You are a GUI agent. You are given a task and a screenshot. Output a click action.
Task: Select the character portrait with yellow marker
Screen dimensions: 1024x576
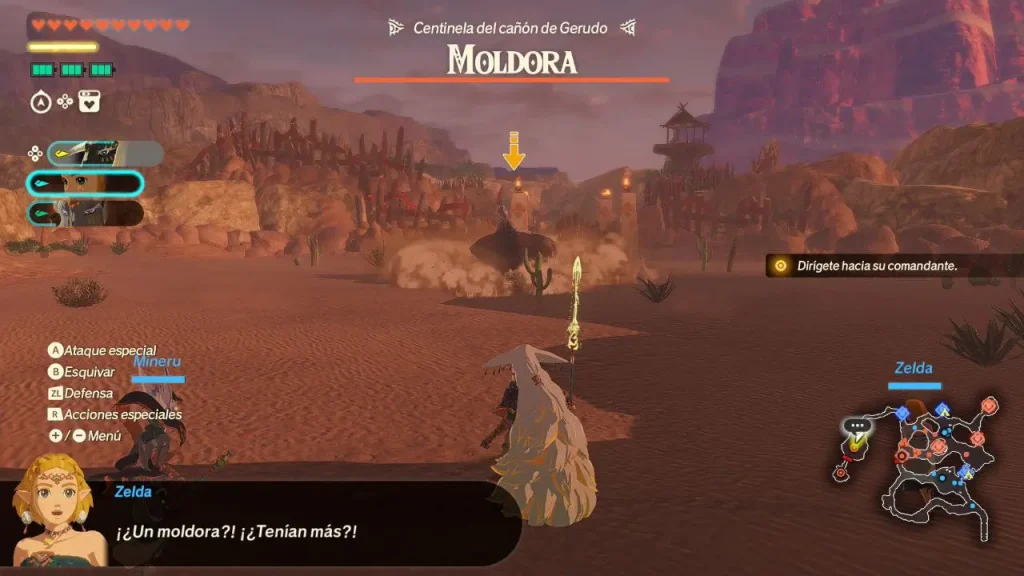tap(104, 153)
